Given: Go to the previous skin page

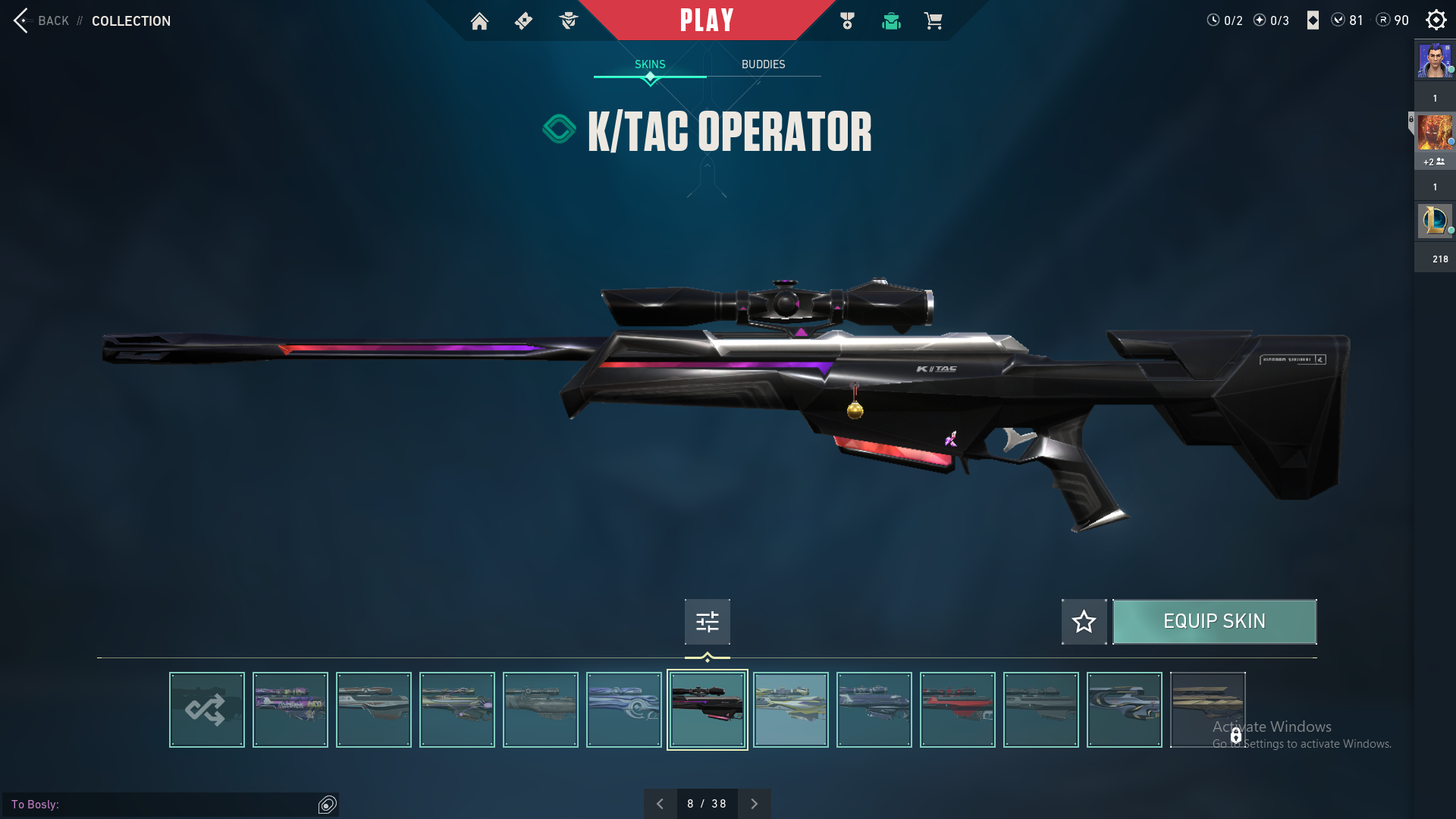Looking at the screenshot, I should [660, 804].
